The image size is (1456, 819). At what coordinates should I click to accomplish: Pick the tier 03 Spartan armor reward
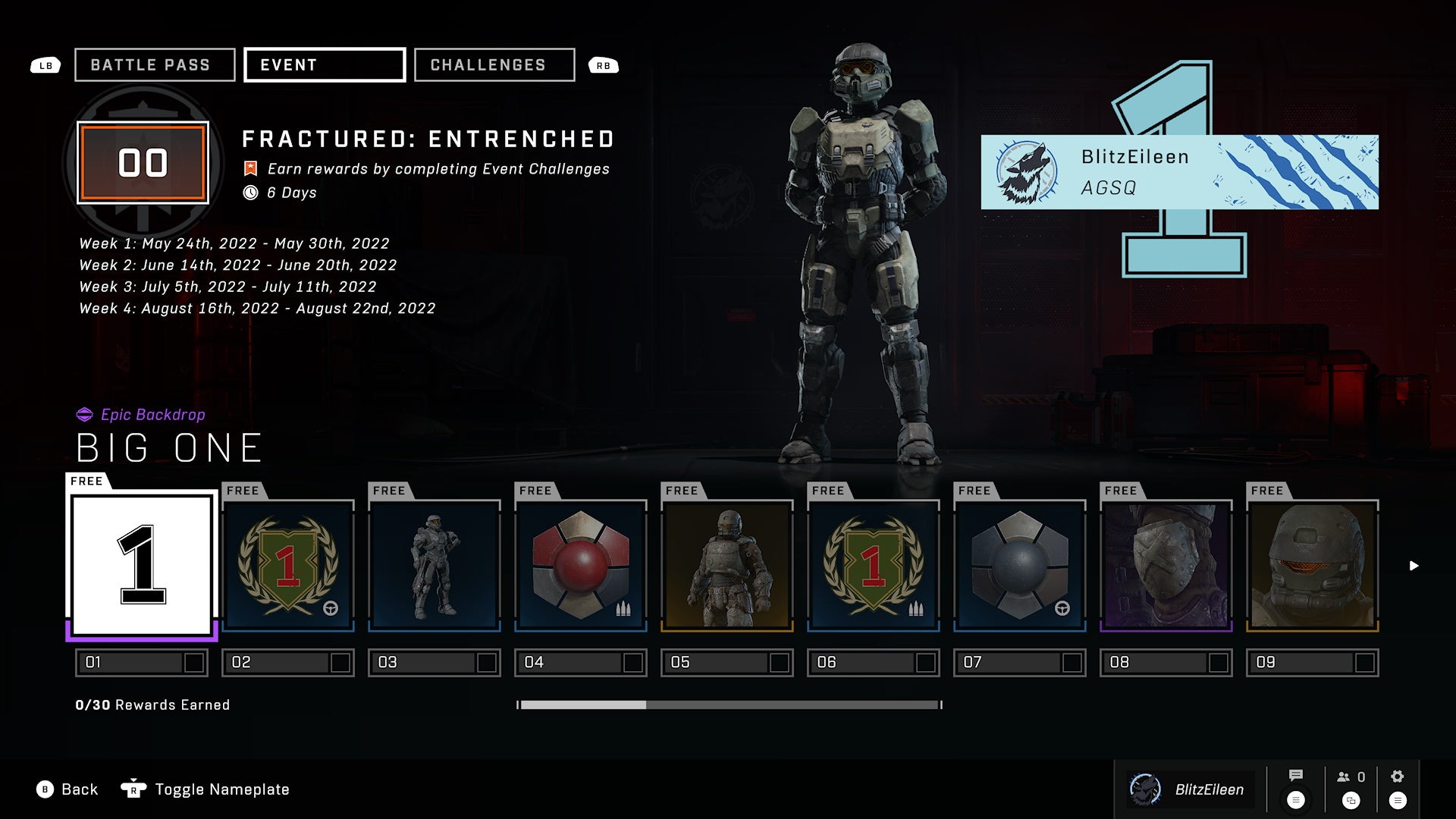(435, 566)
